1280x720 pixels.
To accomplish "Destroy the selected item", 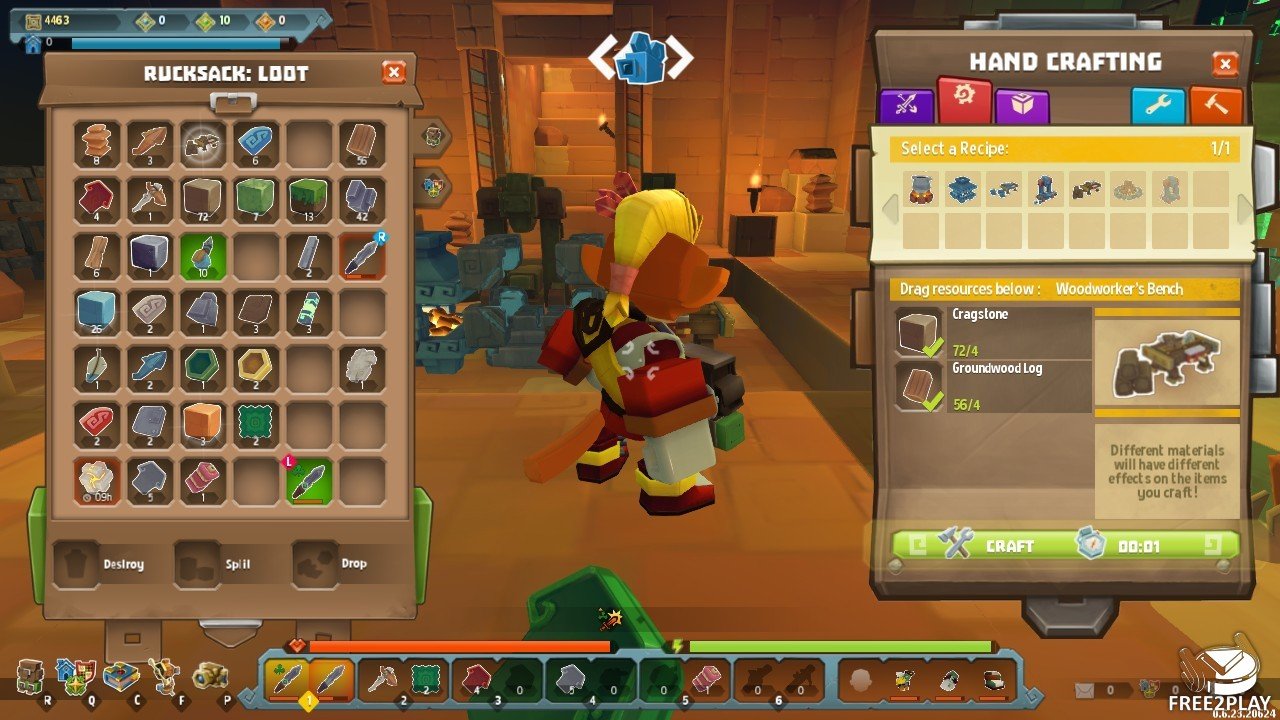I will pos(102,564).
